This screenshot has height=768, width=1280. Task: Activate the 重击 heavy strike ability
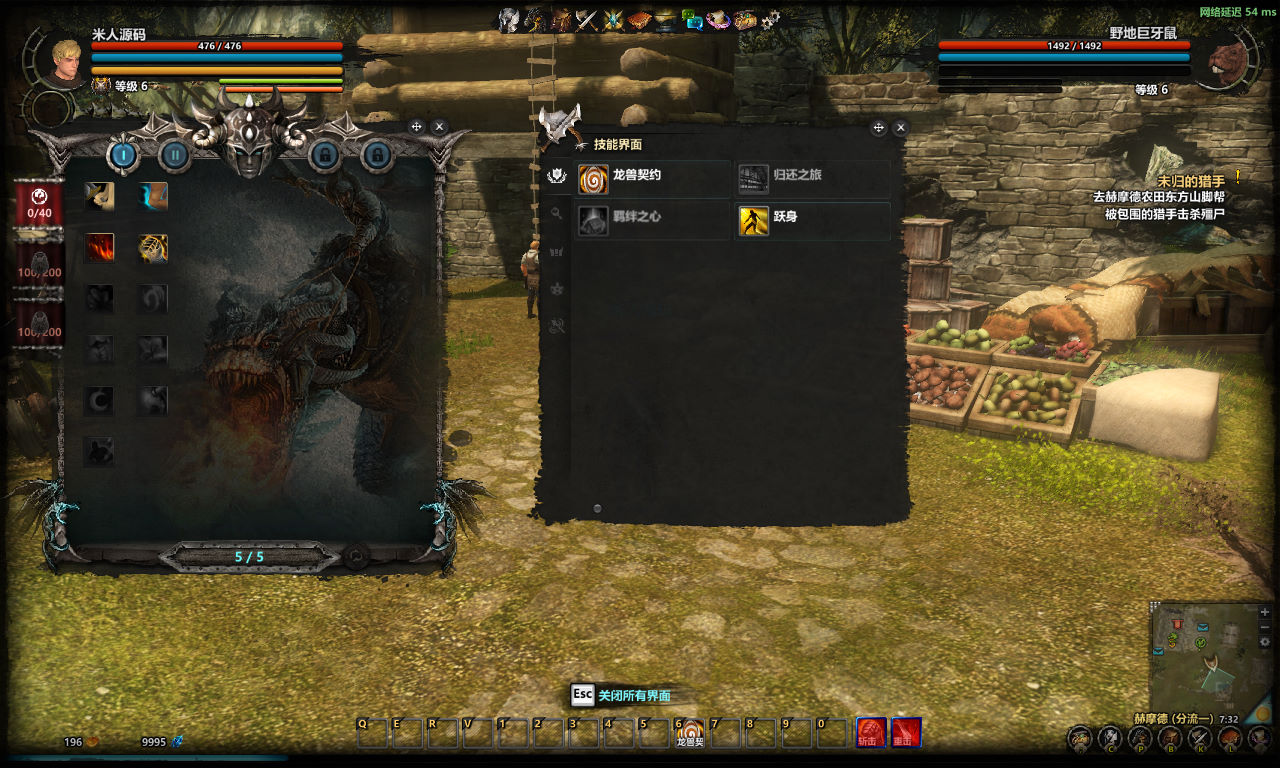[x=906, y=733]
